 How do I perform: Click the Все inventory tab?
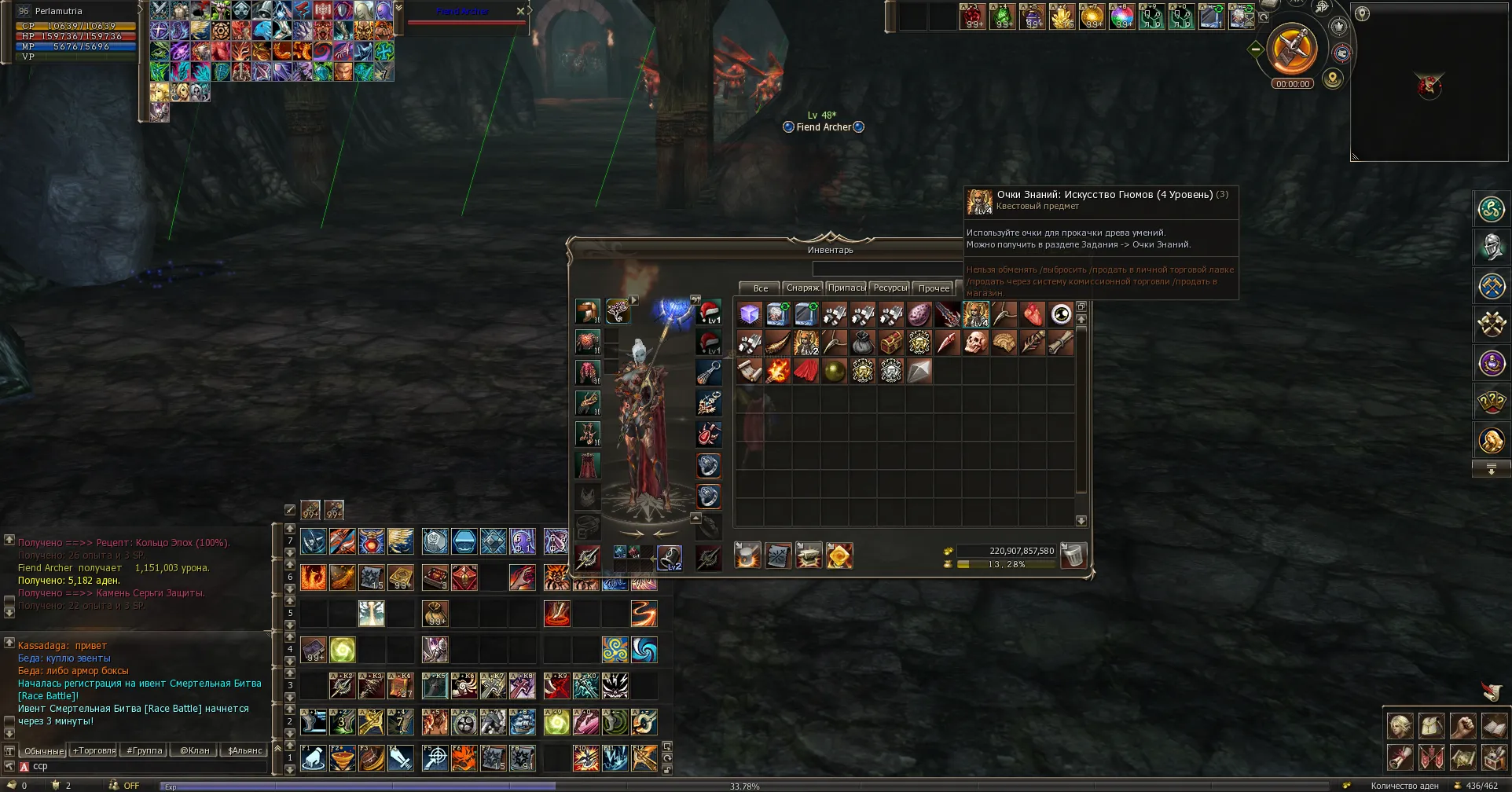coord(760,288)
